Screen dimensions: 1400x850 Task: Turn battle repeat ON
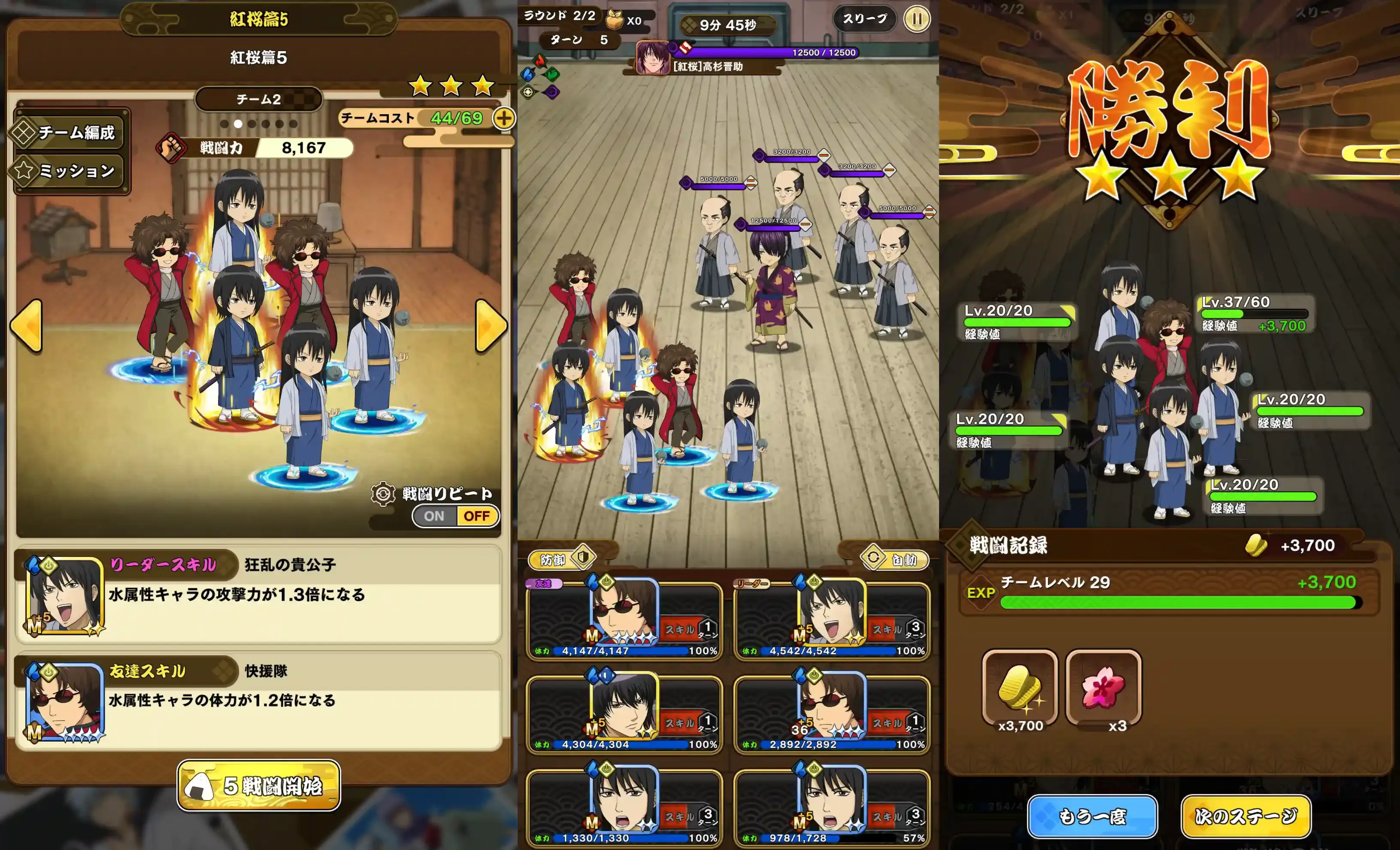point(435,515)
